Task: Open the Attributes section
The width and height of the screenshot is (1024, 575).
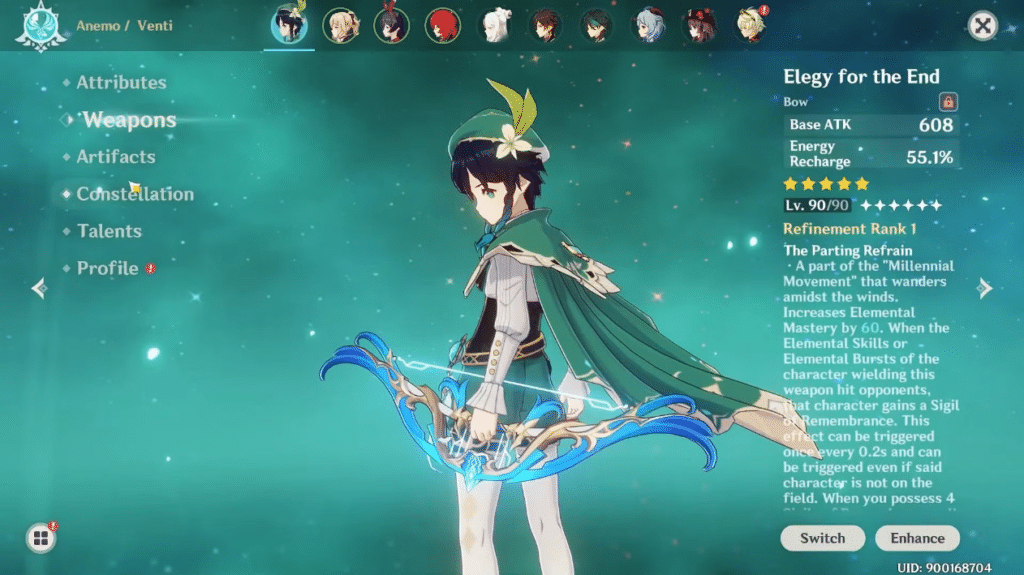Action: pyautogui.click(x=121, y=83)
